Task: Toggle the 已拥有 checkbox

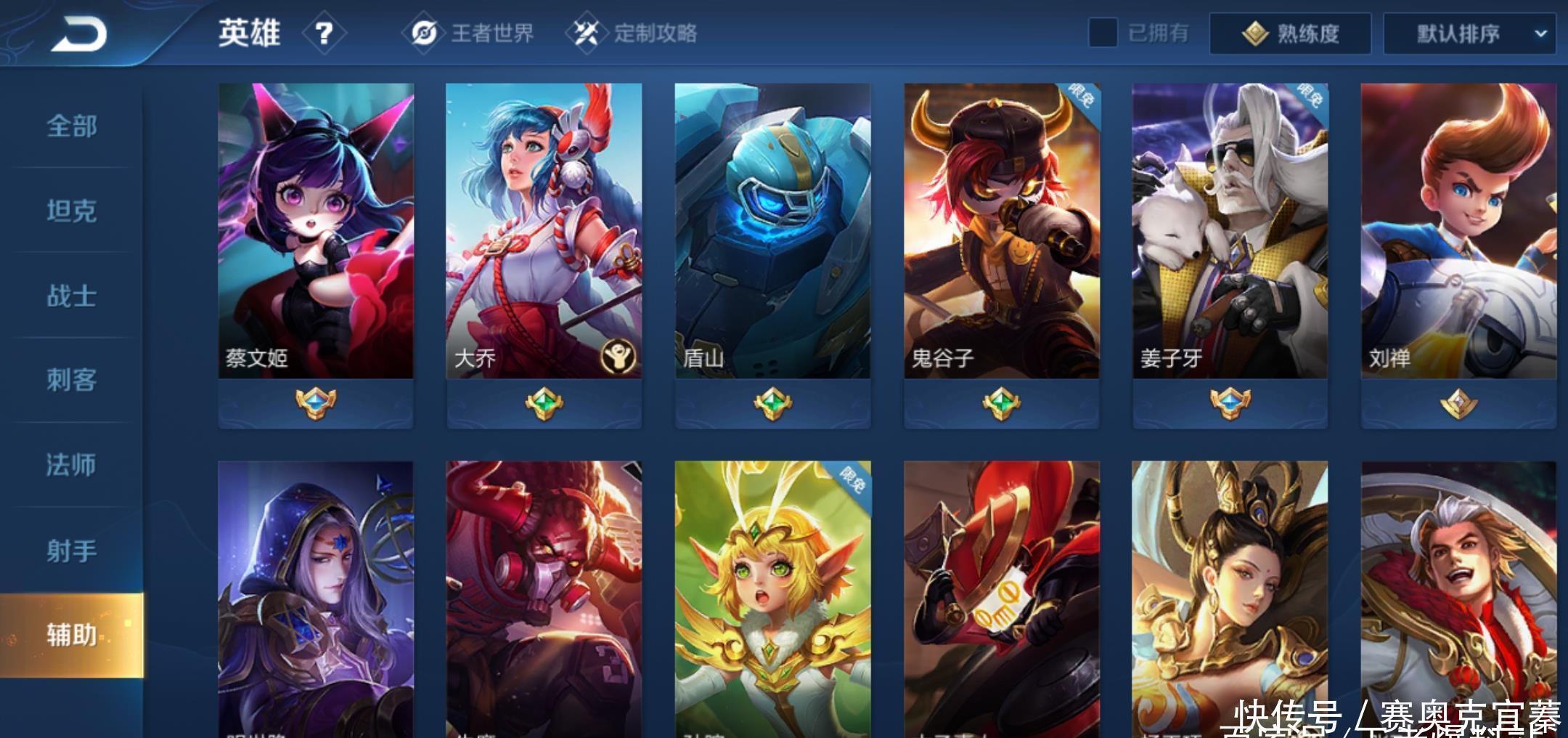Action: click(1103, 33)
